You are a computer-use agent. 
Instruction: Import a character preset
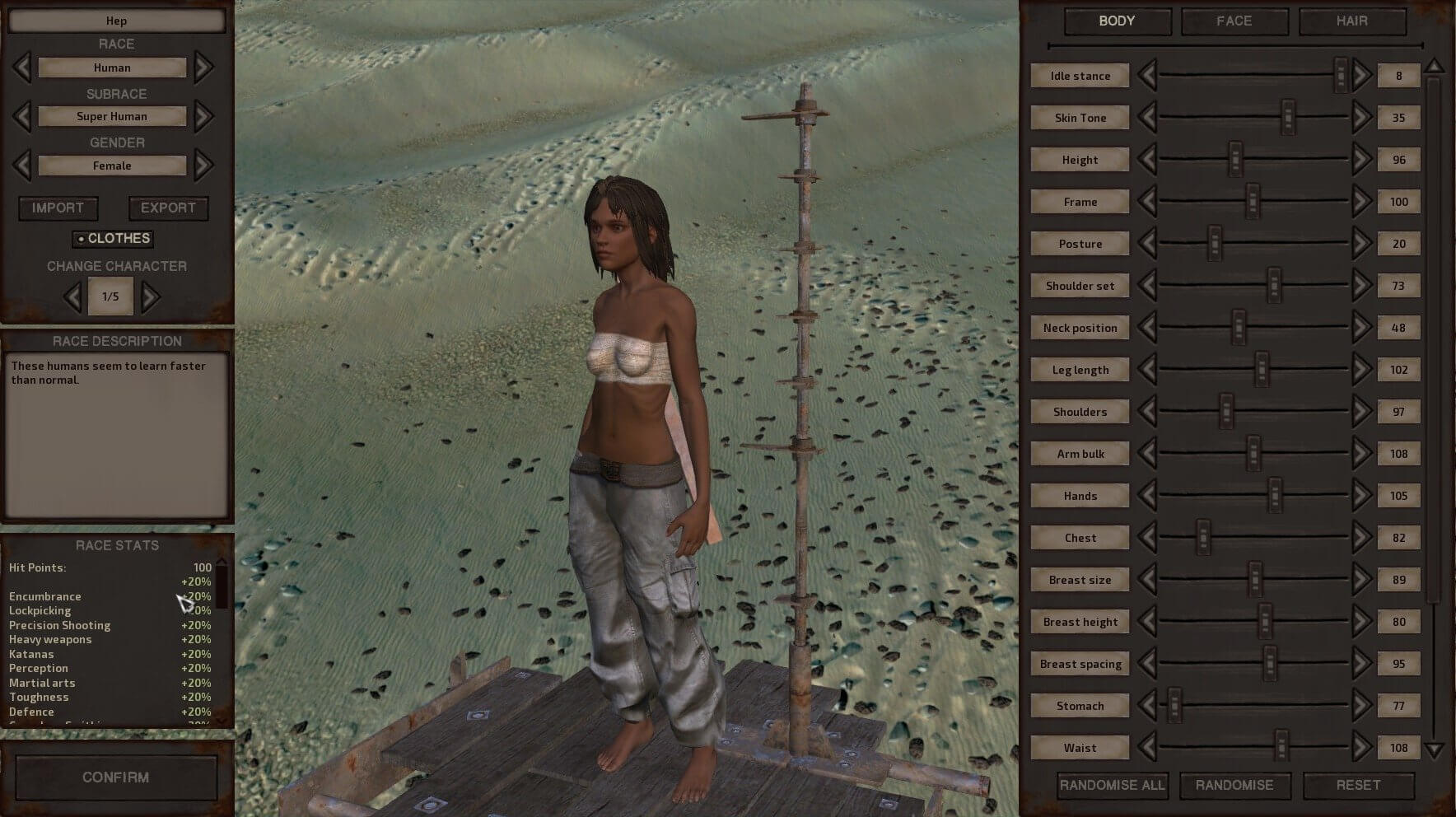coord(58,208)
